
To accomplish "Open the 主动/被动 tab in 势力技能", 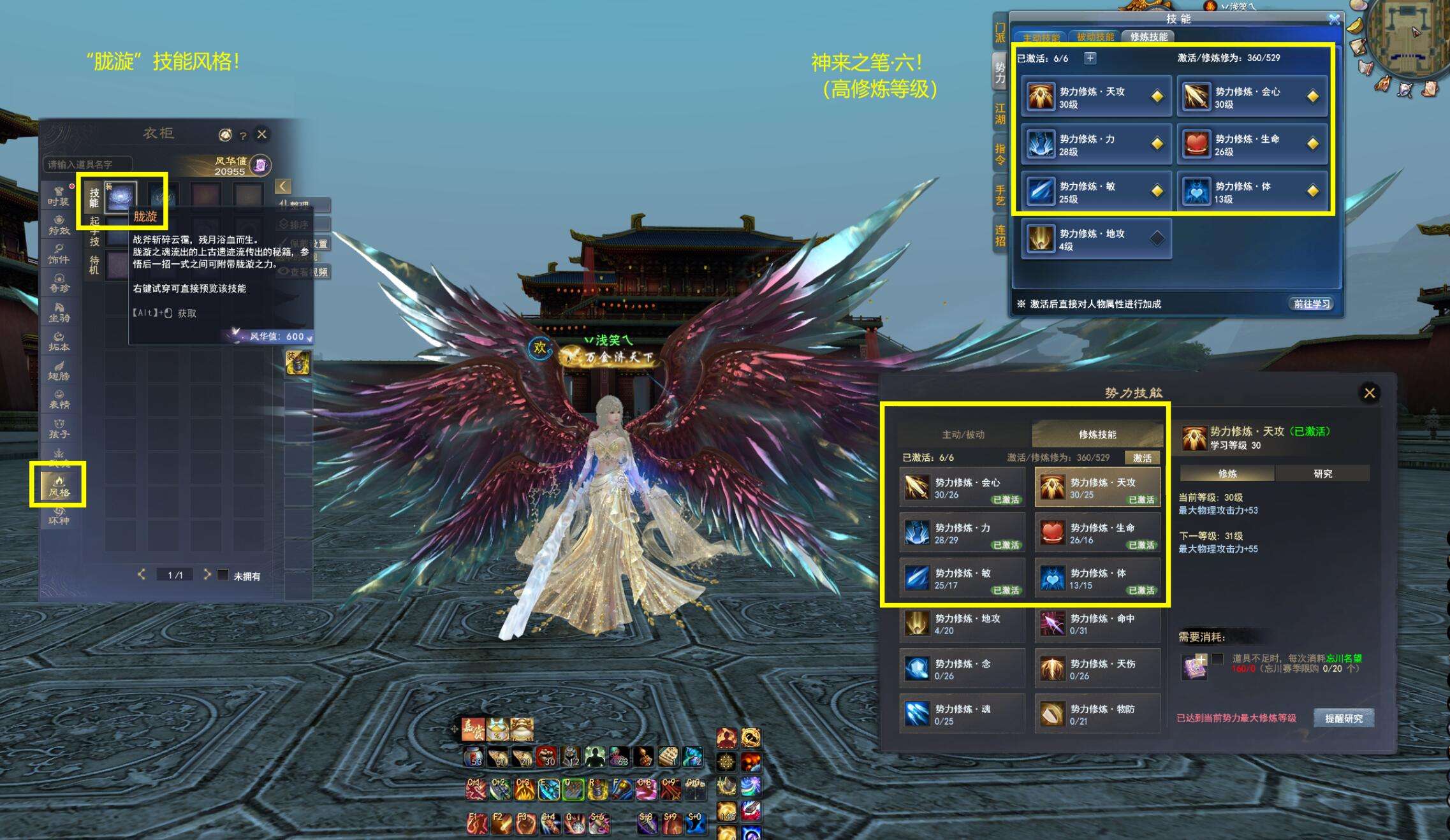I will point(963,435).
